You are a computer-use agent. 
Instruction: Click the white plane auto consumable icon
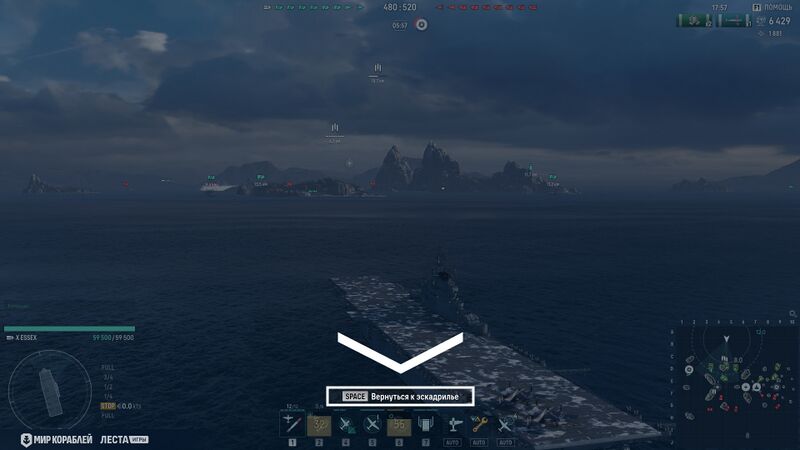[x=452, y=425]
